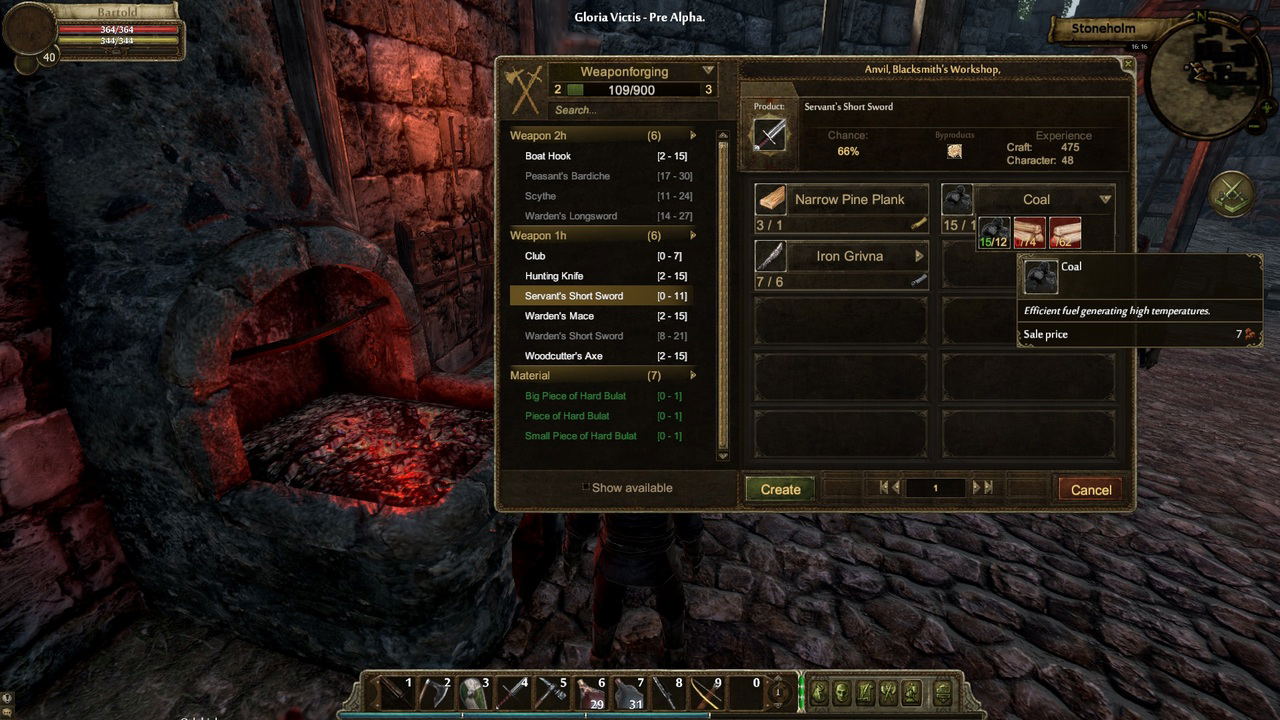Zoom in the minimap
This screenshot has height=720, width=1280.
(x=1267, y=107)
